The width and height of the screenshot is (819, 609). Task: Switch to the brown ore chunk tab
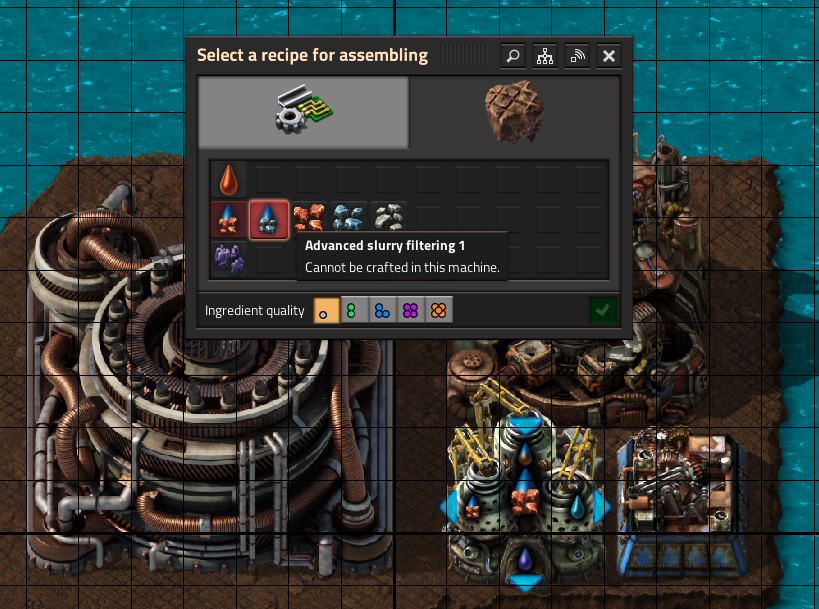(x=513, y=112)
